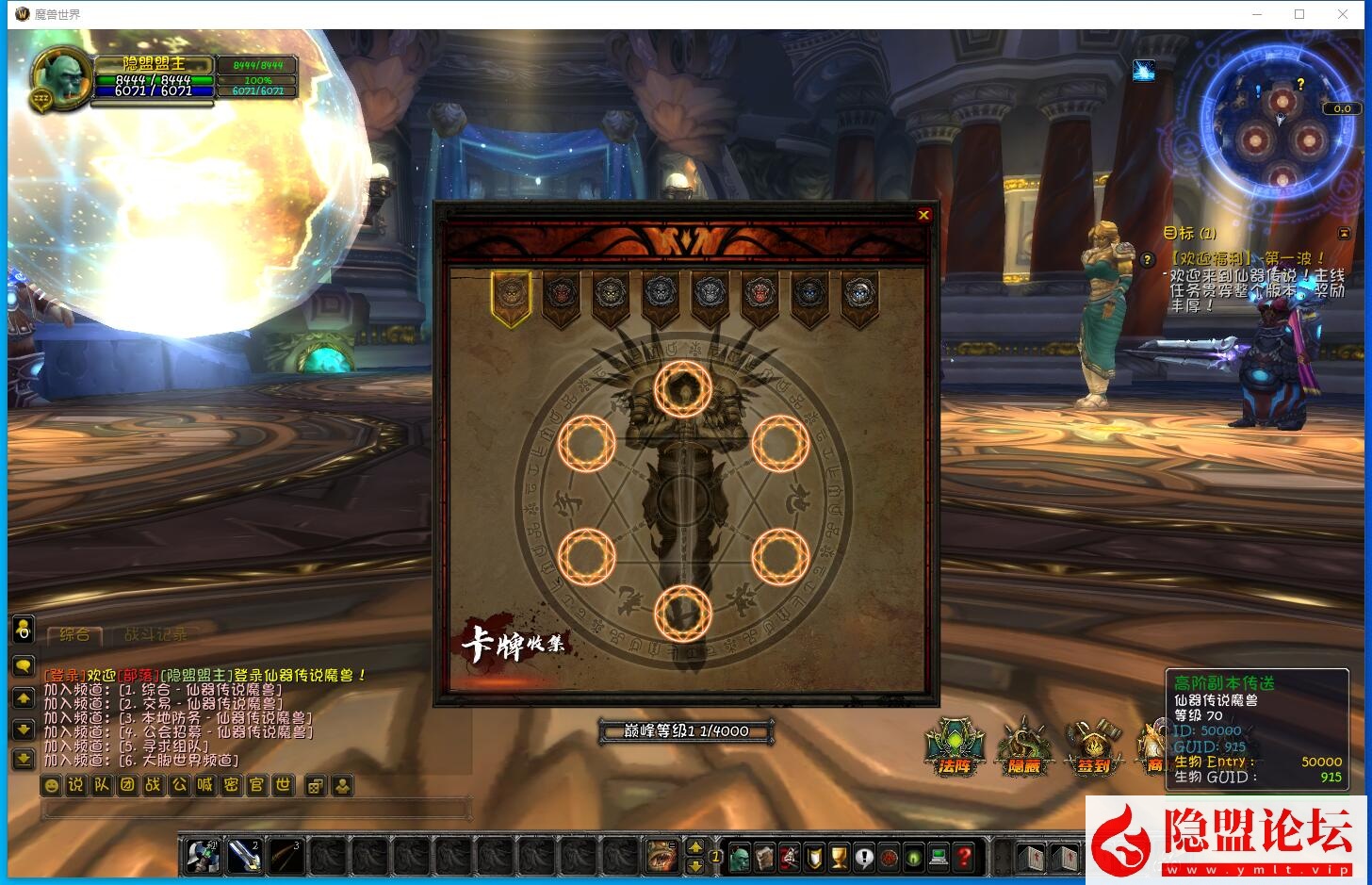Open the 法阵 feature icon
Viewport: 1372px width, 885px height.
tap(954, 746)
